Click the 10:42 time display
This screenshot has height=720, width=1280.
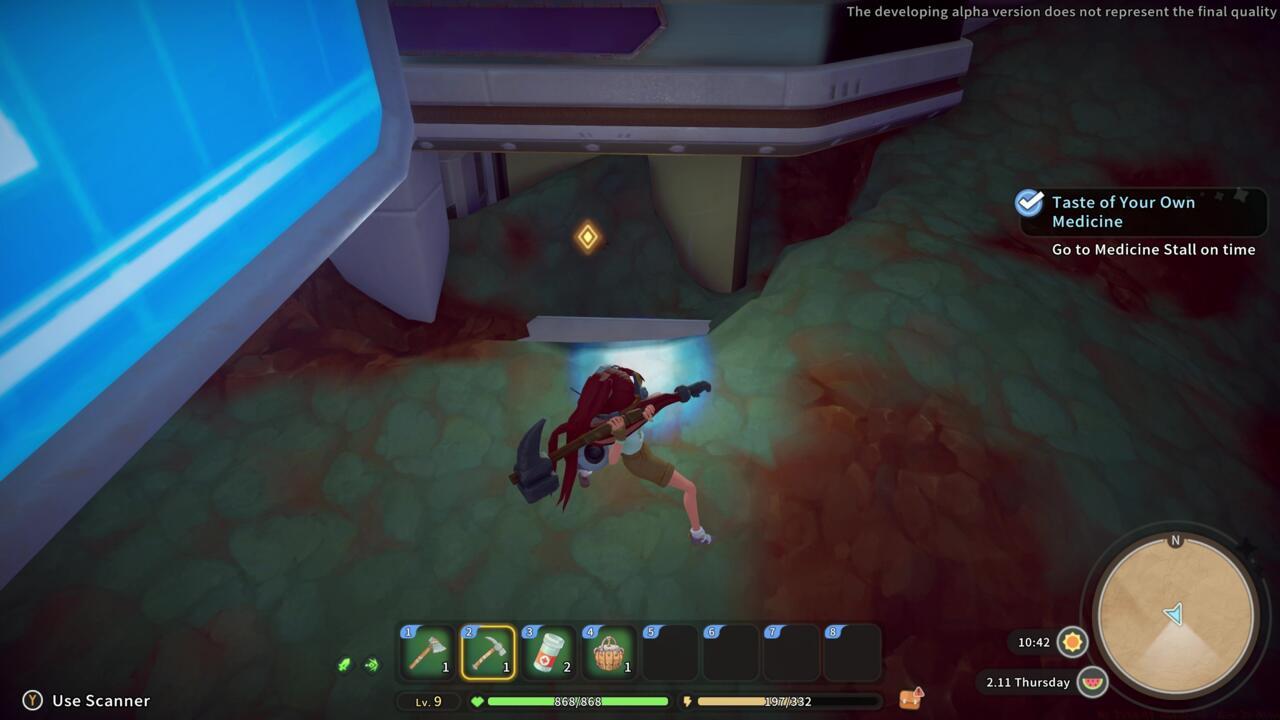tap(1032, 643)
